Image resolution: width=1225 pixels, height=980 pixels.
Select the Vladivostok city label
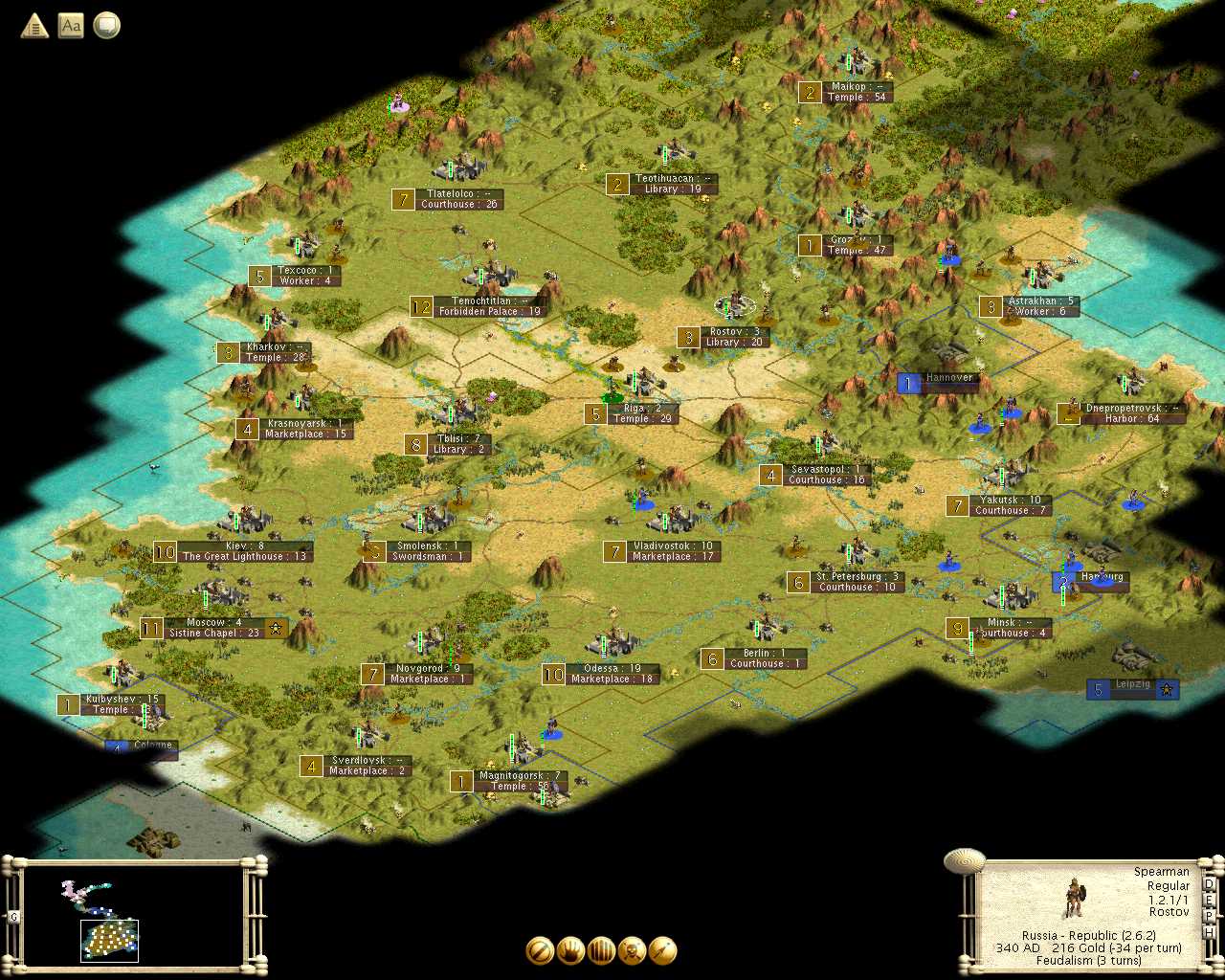click(x=673, y=551)
